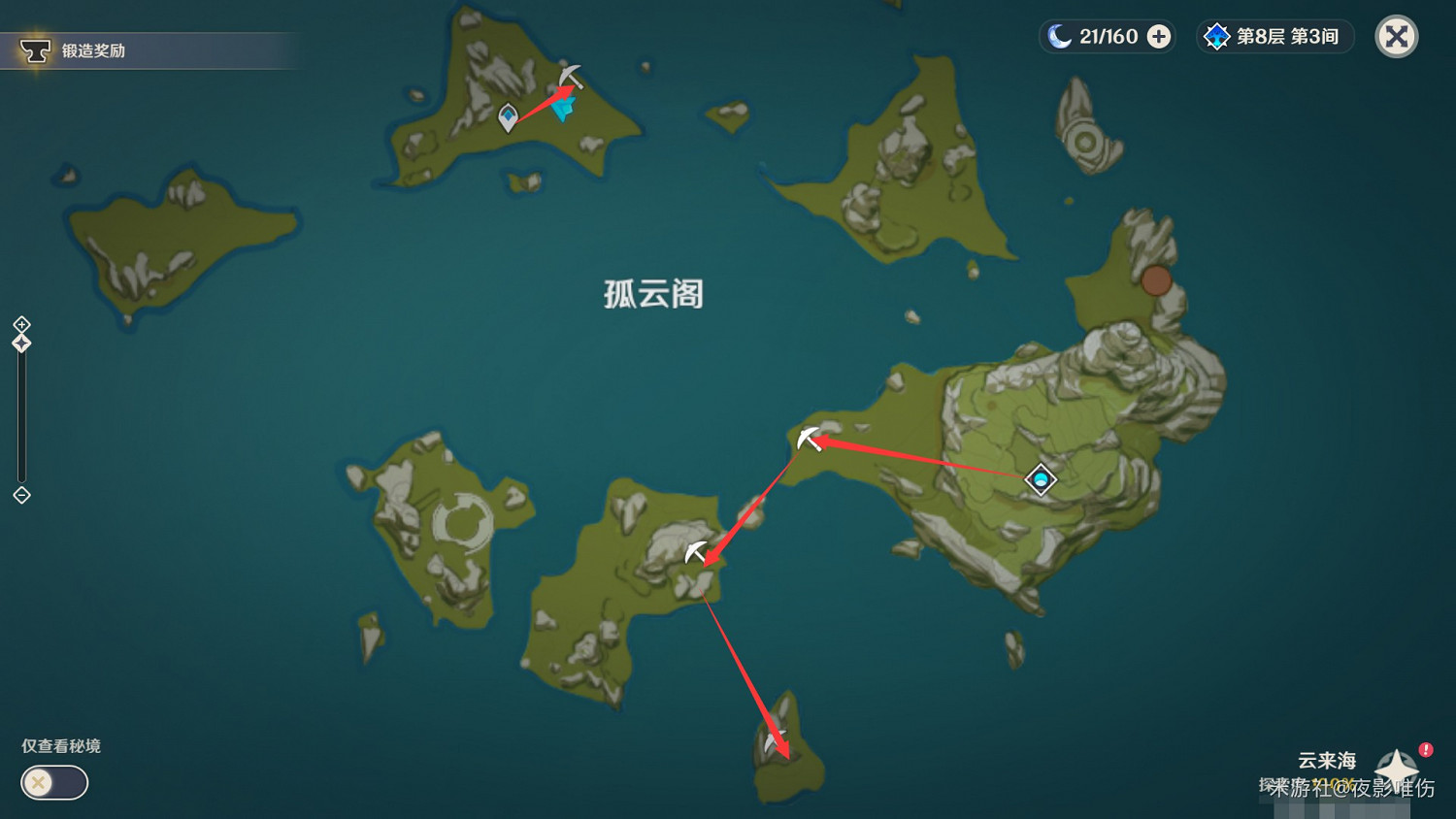Click the pickaxe marker on the central island

[x=695, y=550]
